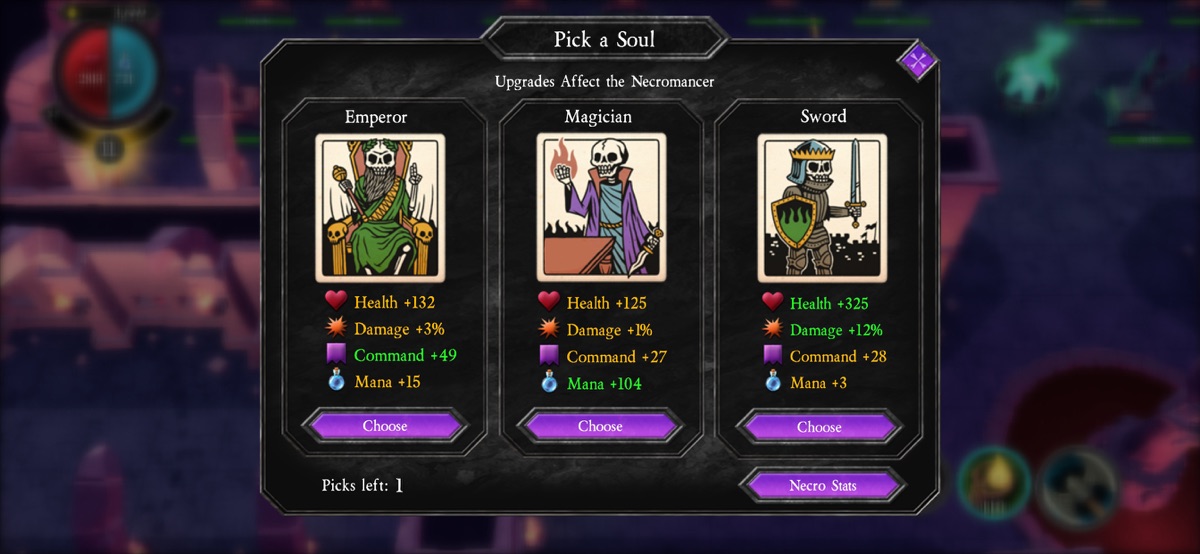
Task: Open the Necro Stats panel
Action: [822, 486]
